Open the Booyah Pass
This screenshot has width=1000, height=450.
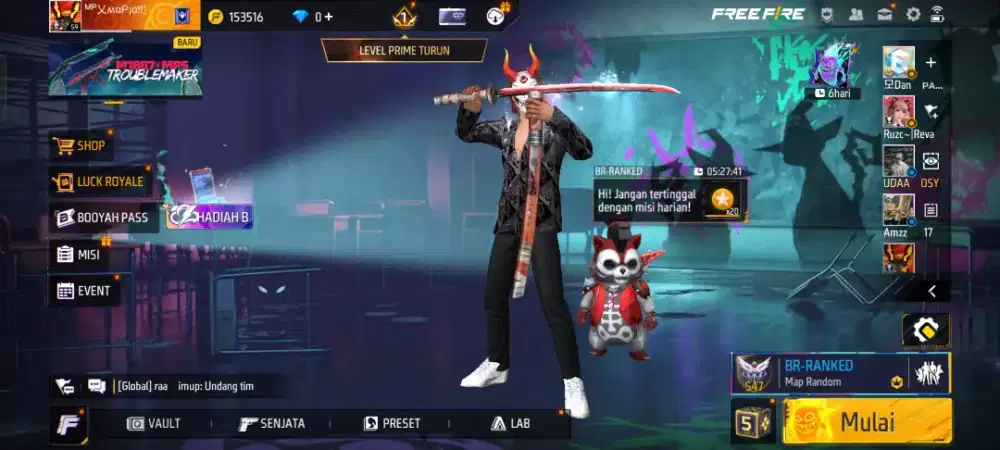coord(103,218)
